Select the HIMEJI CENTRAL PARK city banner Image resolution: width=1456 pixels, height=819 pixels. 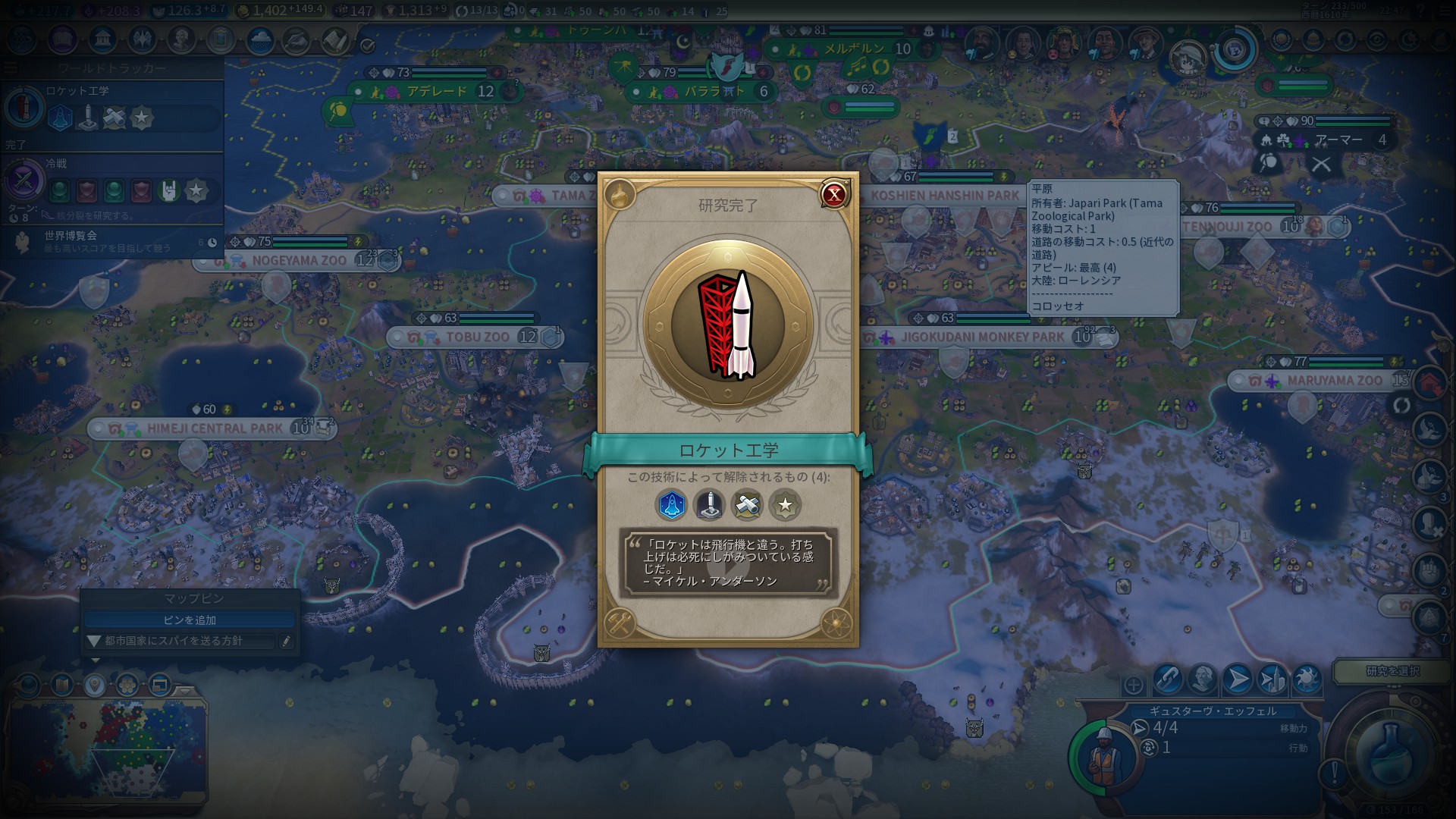pyautogui.click(x=214, y=428)
